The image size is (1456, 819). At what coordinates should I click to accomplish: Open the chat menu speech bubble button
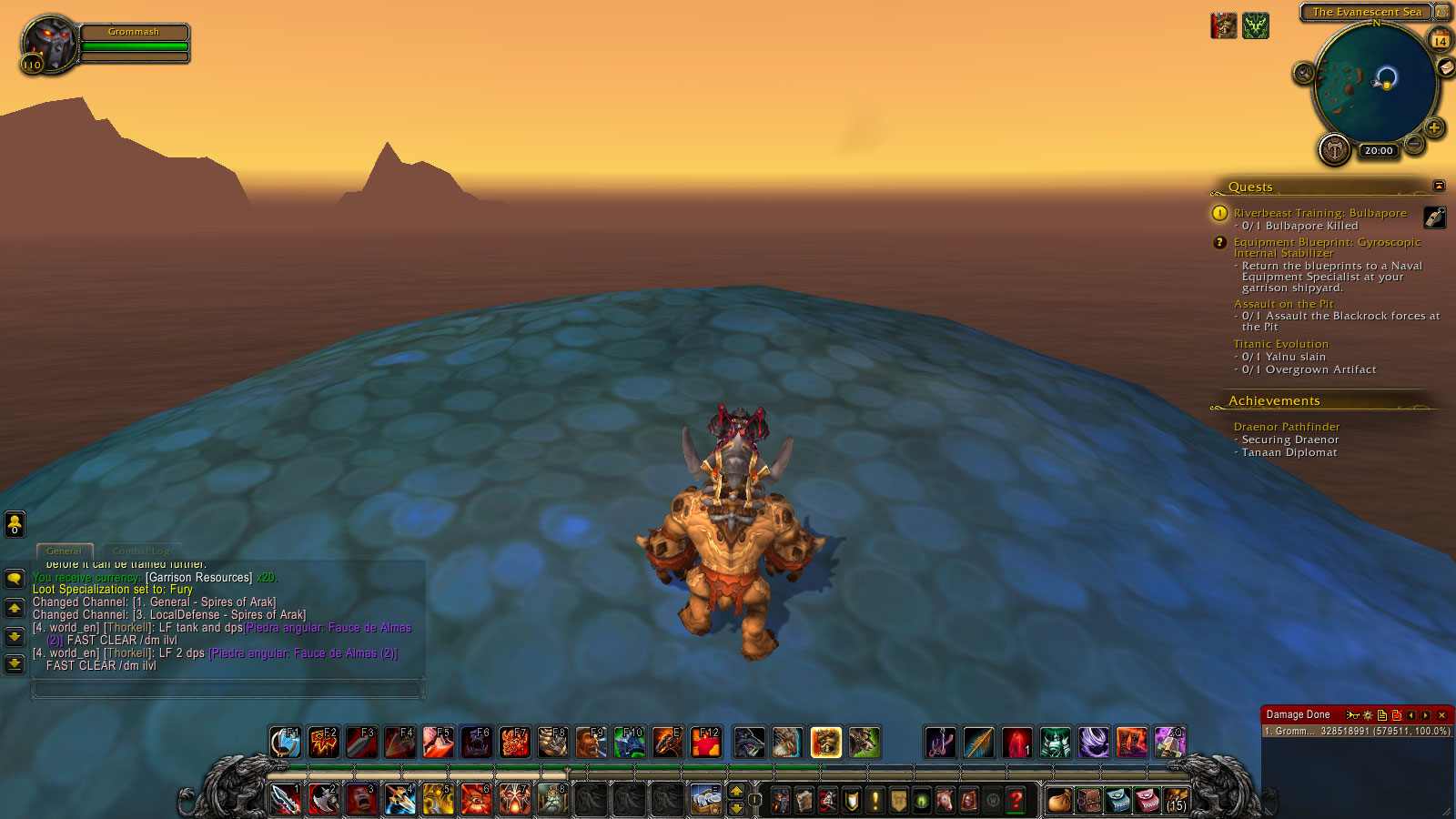(15, 579)
